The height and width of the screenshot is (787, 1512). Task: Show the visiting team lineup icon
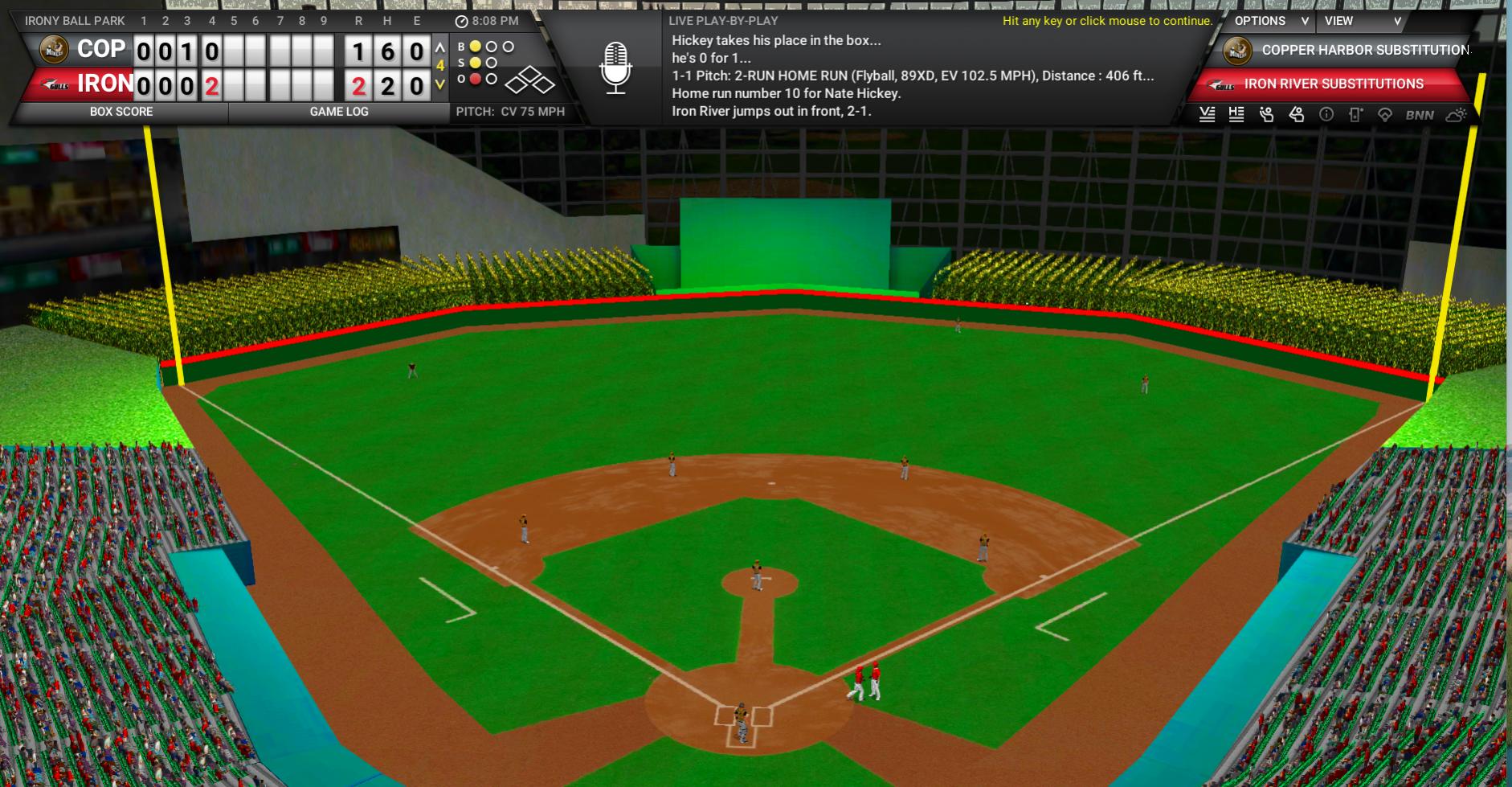pyautogui.click(x=1207, y=115)
